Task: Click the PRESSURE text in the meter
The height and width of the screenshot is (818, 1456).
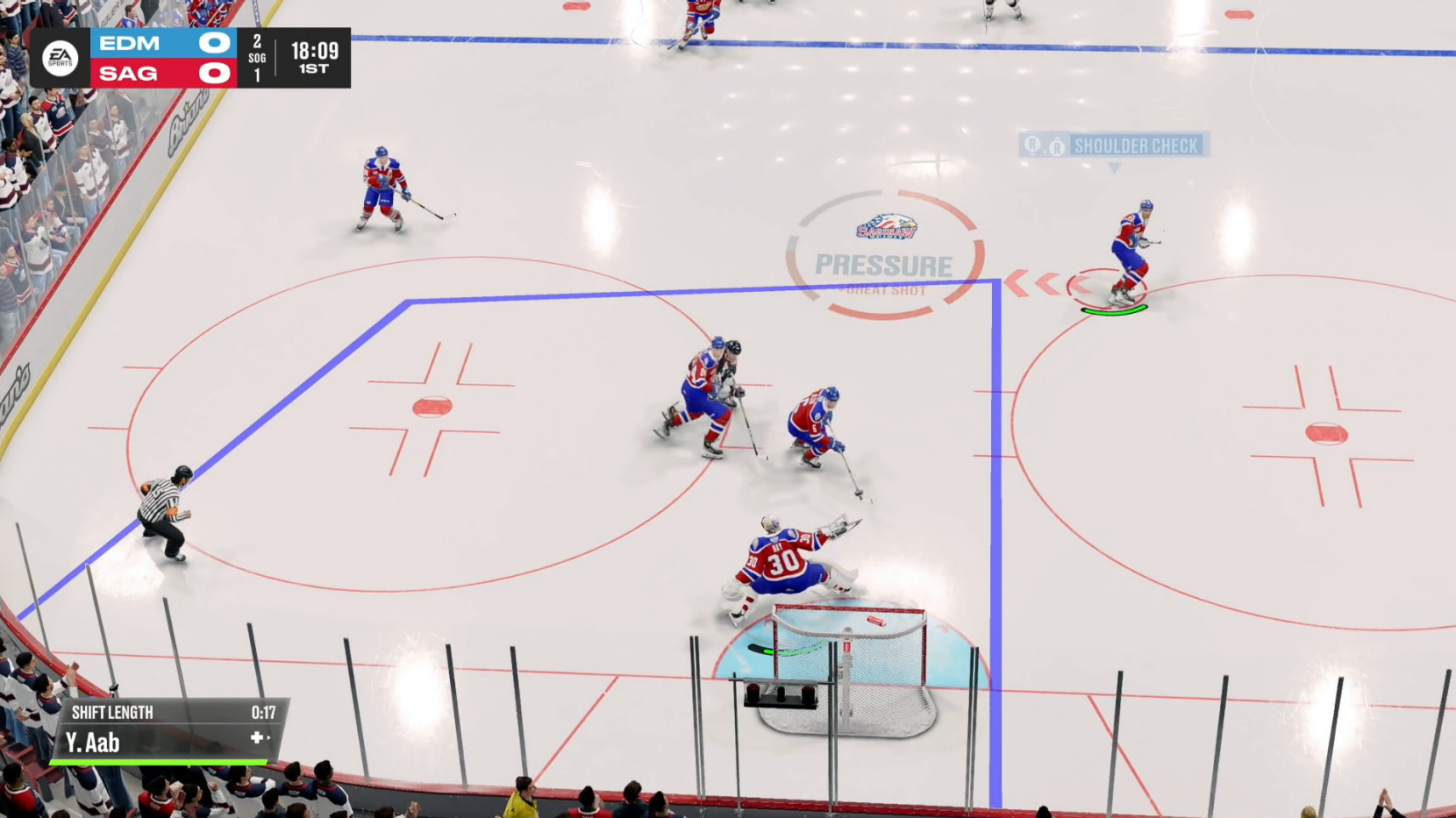Action: pyautogui.click(x=884, y=266)
